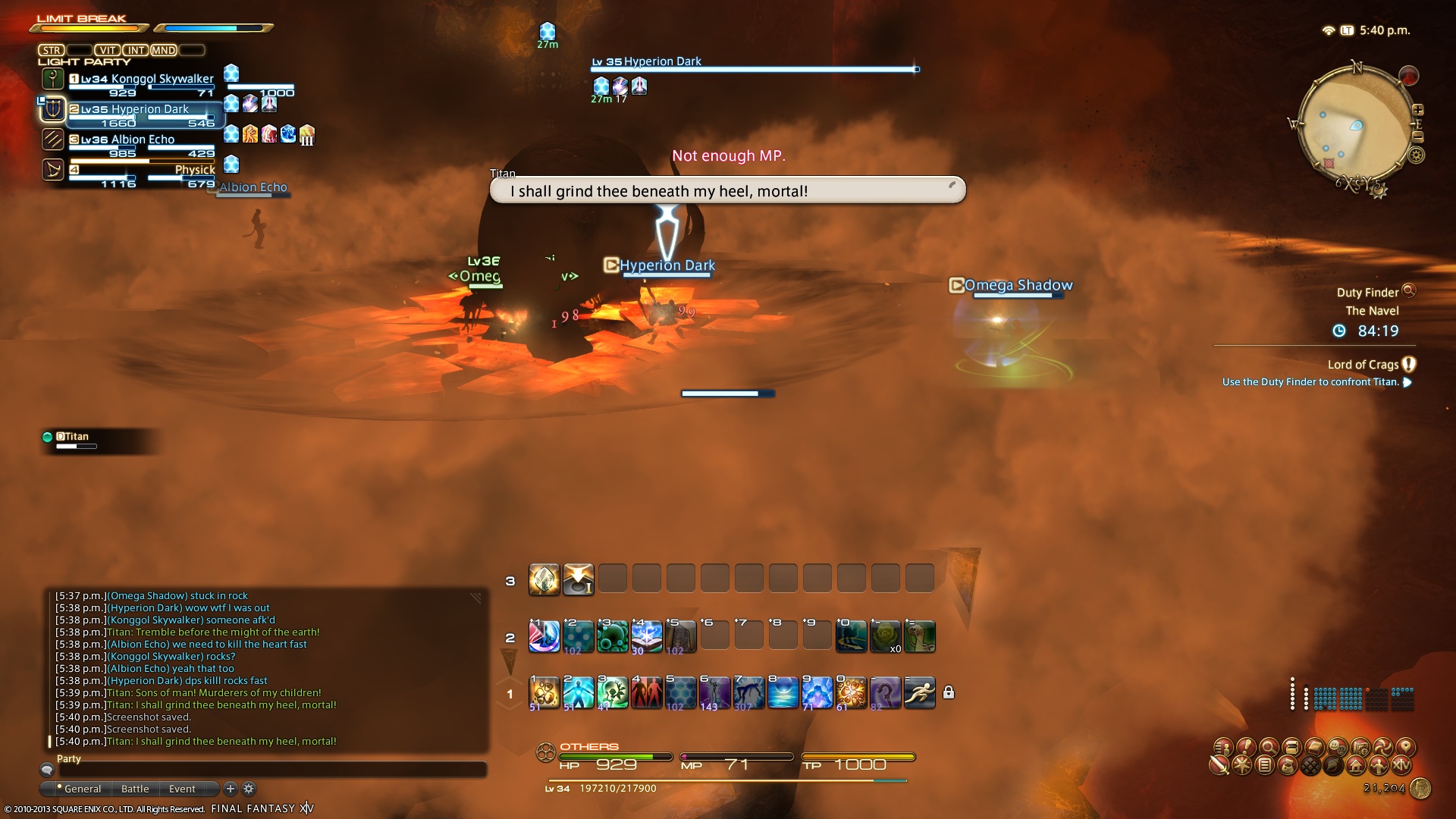Click the Party chat input field
The image size is (1456, 819).
(273, 770)
